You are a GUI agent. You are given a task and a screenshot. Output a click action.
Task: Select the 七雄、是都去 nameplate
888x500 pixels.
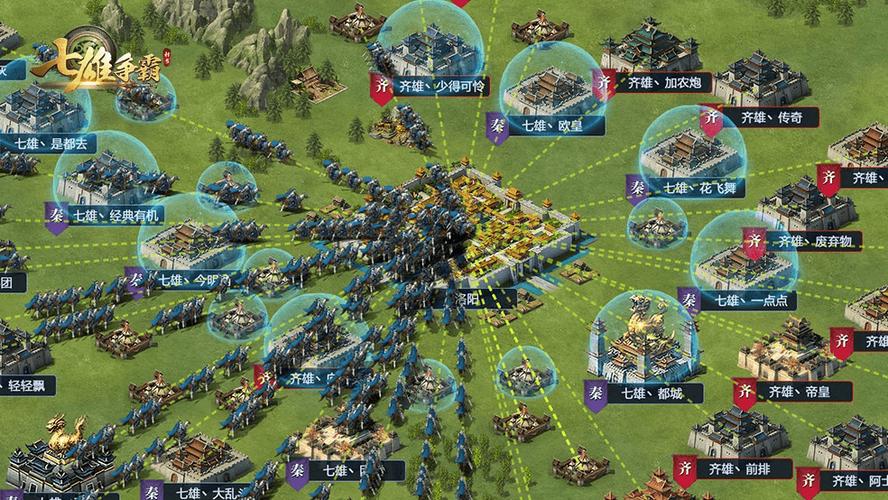tap(50, 143)
